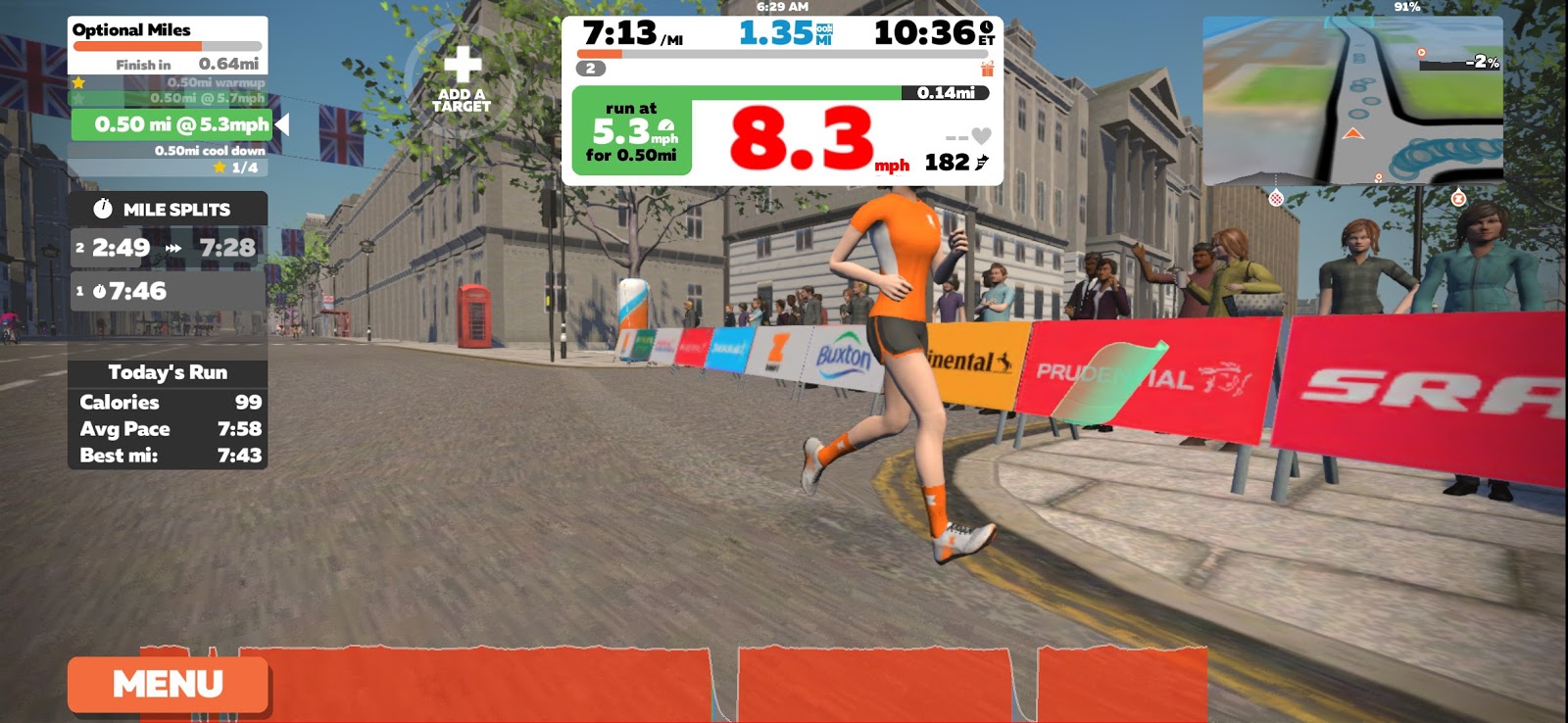
Task: Select the Mile Splits panel header
Action: point(168,209)
